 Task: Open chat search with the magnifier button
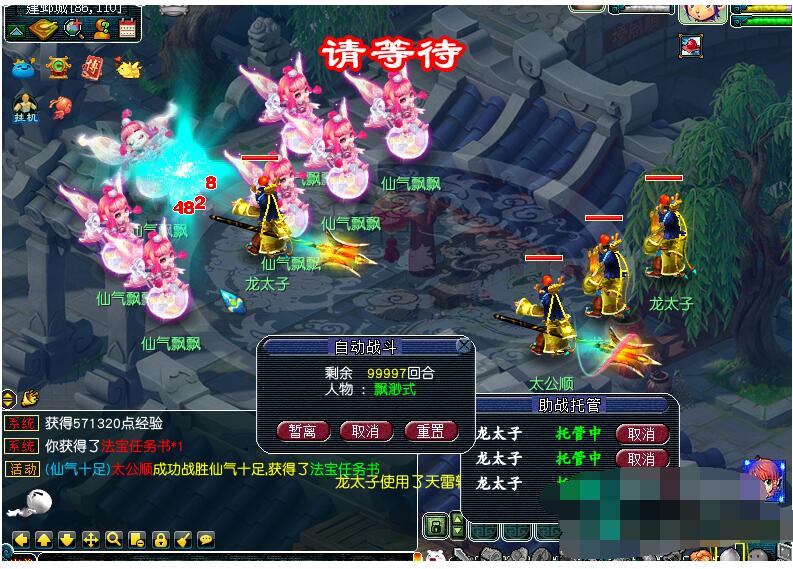113,539
